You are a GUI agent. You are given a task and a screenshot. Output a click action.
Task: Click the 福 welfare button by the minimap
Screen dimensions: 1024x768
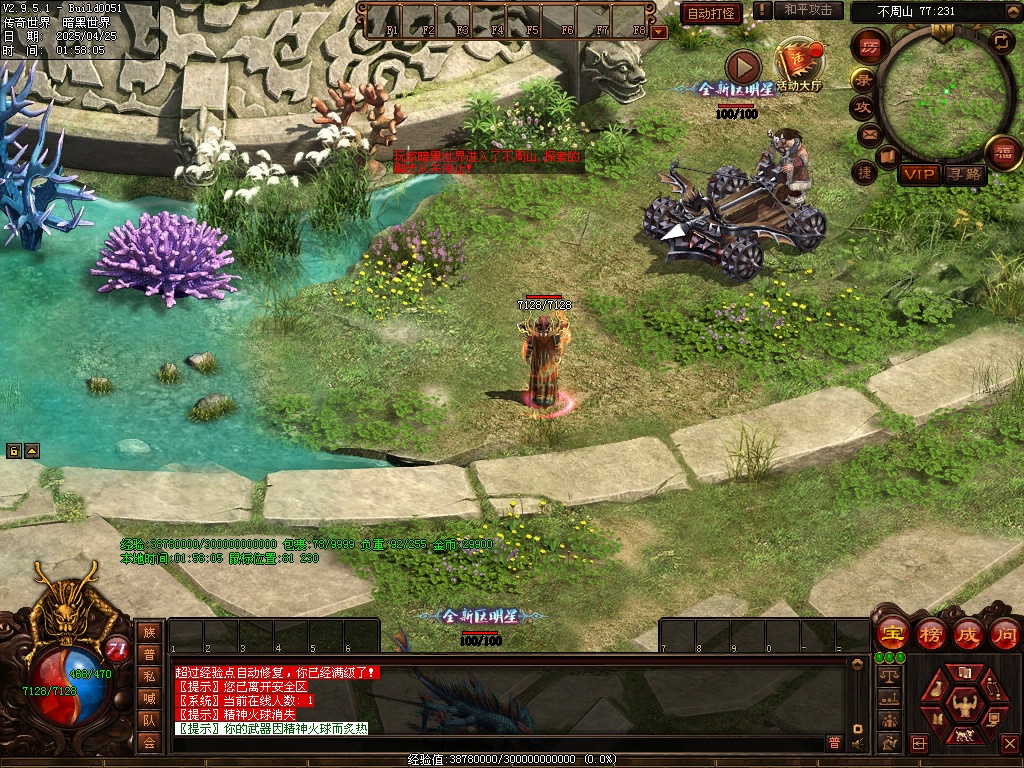(x=1003, y=153)
